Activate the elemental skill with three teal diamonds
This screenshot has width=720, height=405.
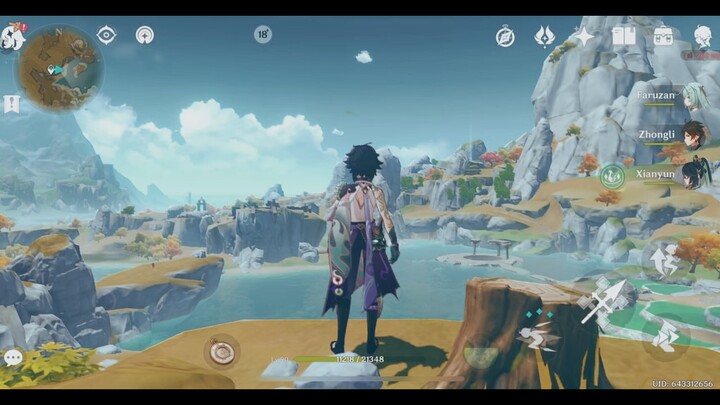click(540, 333)
